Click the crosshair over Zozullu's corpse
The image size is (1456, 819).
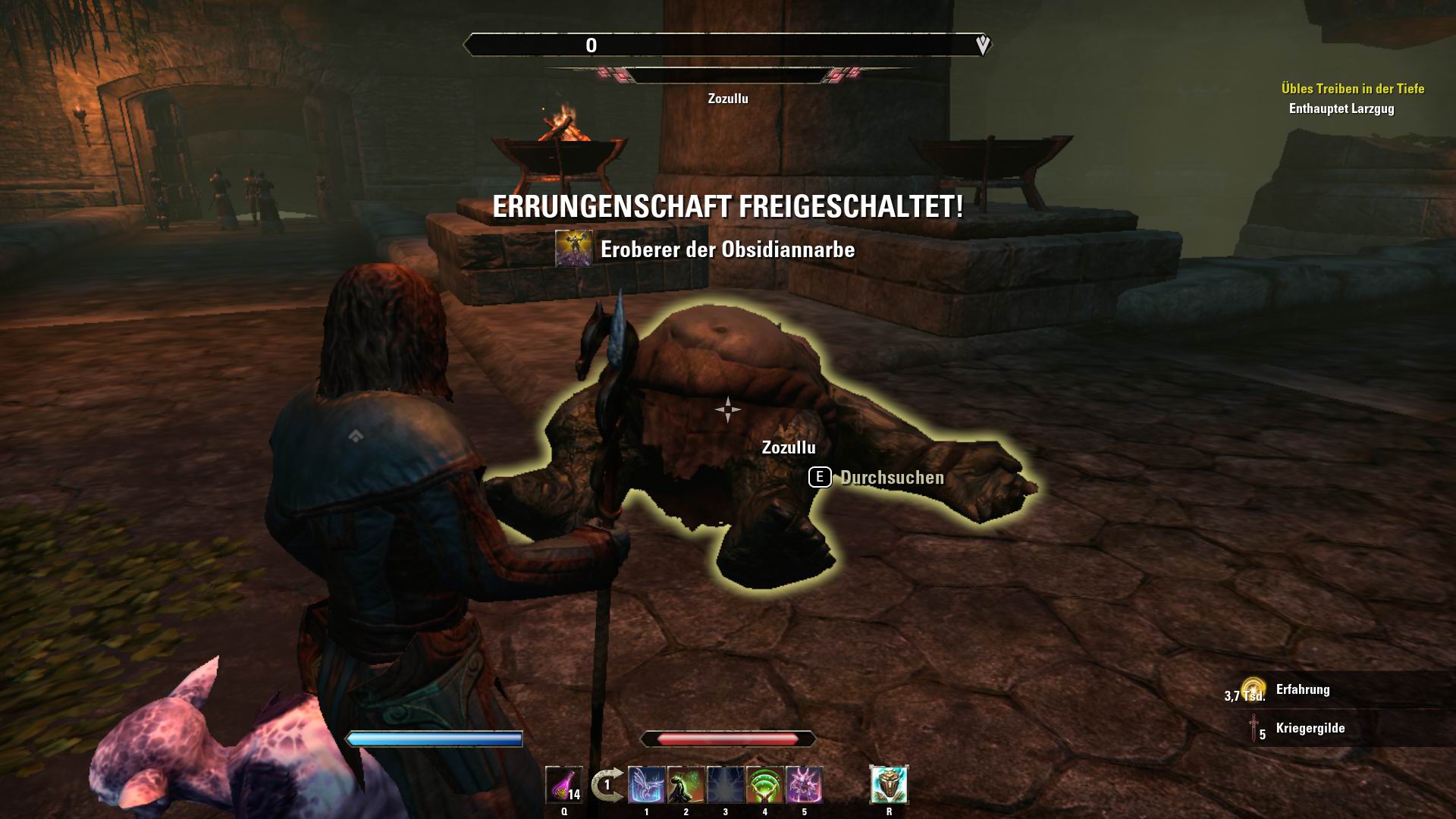click(727, 409)
